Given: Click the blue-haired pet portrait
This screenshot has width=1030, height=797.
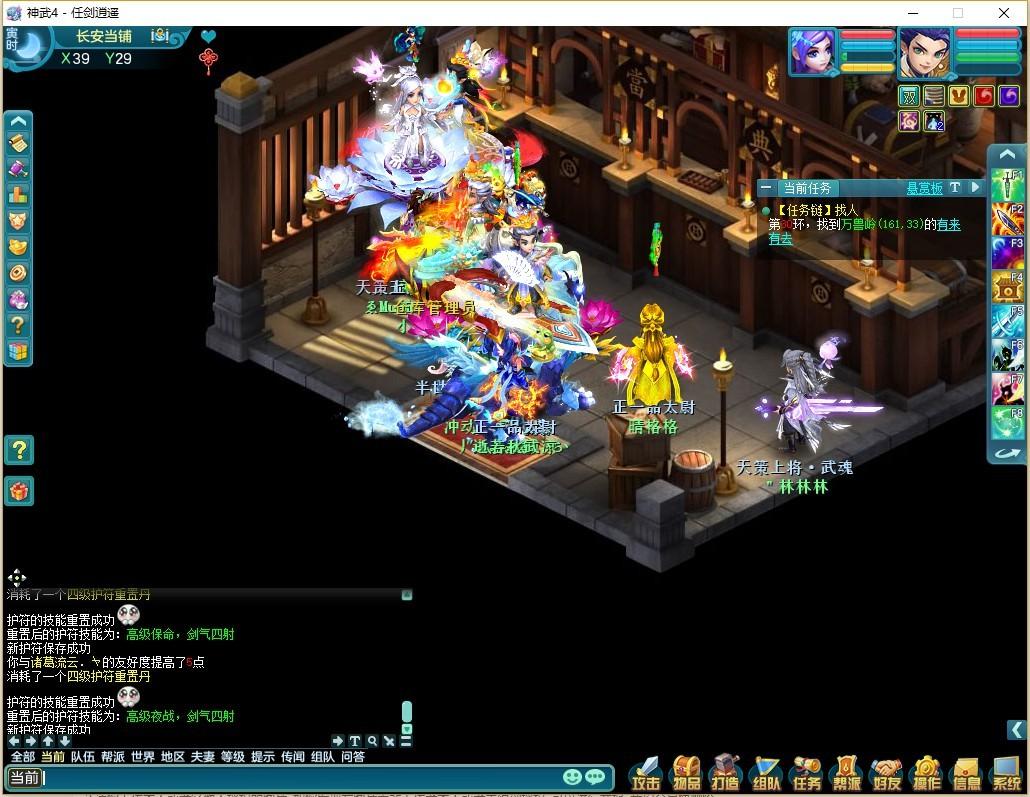Looking at the screenshot, I should coord(811,51).
